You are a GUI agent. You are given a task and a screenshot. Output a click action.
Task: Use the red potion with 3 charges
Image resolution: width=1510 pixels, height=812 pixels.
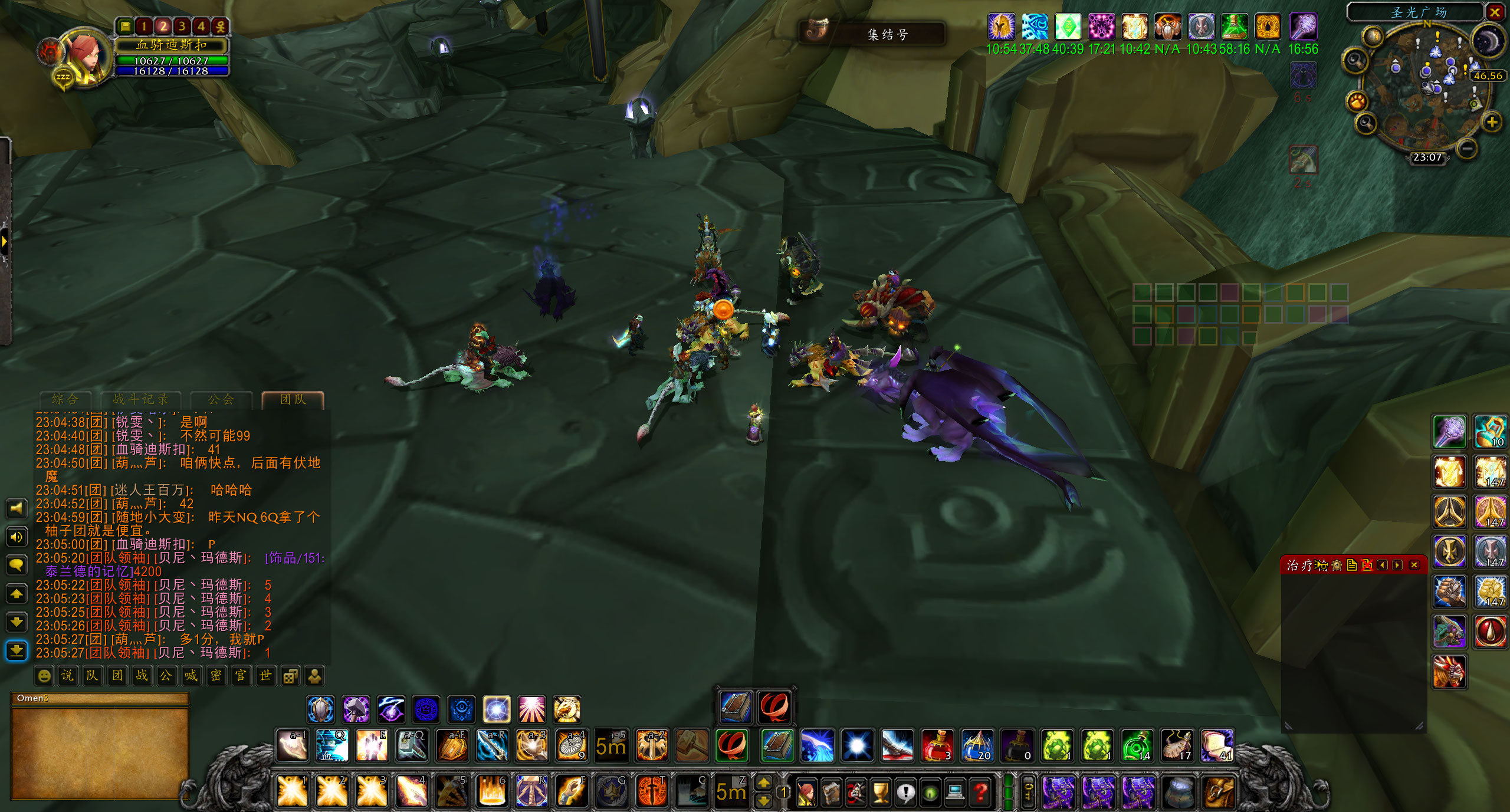[x=937, y=745]
